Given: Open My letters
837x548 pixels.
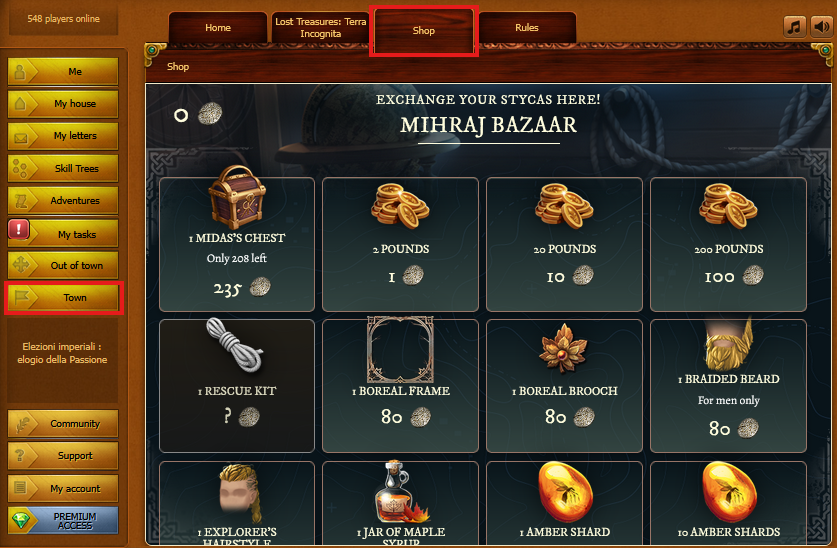Looking at the screenshot, I should [x=63, y=136].
